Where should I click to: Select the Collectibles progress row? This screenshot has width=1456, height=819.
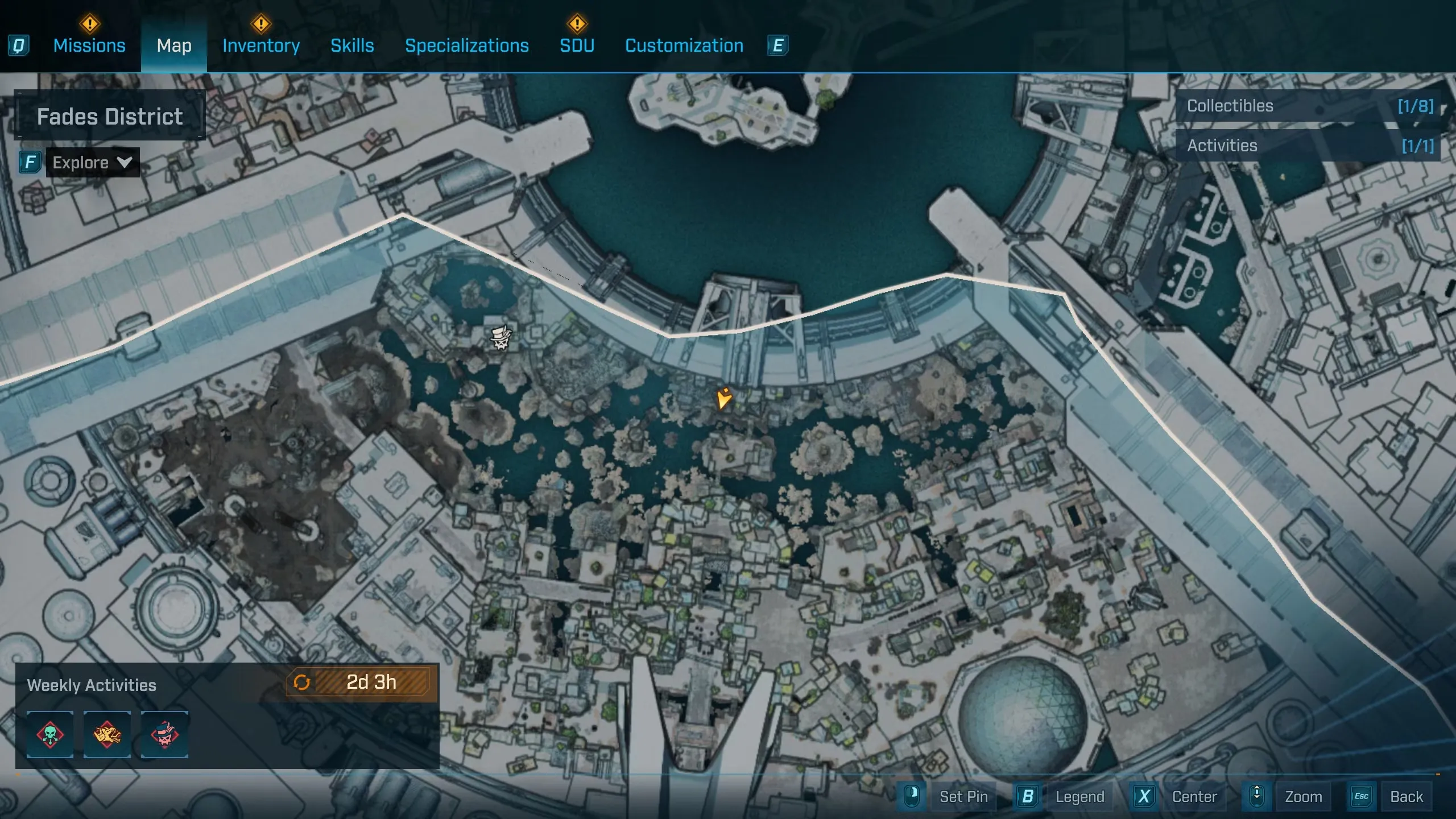1308,106
